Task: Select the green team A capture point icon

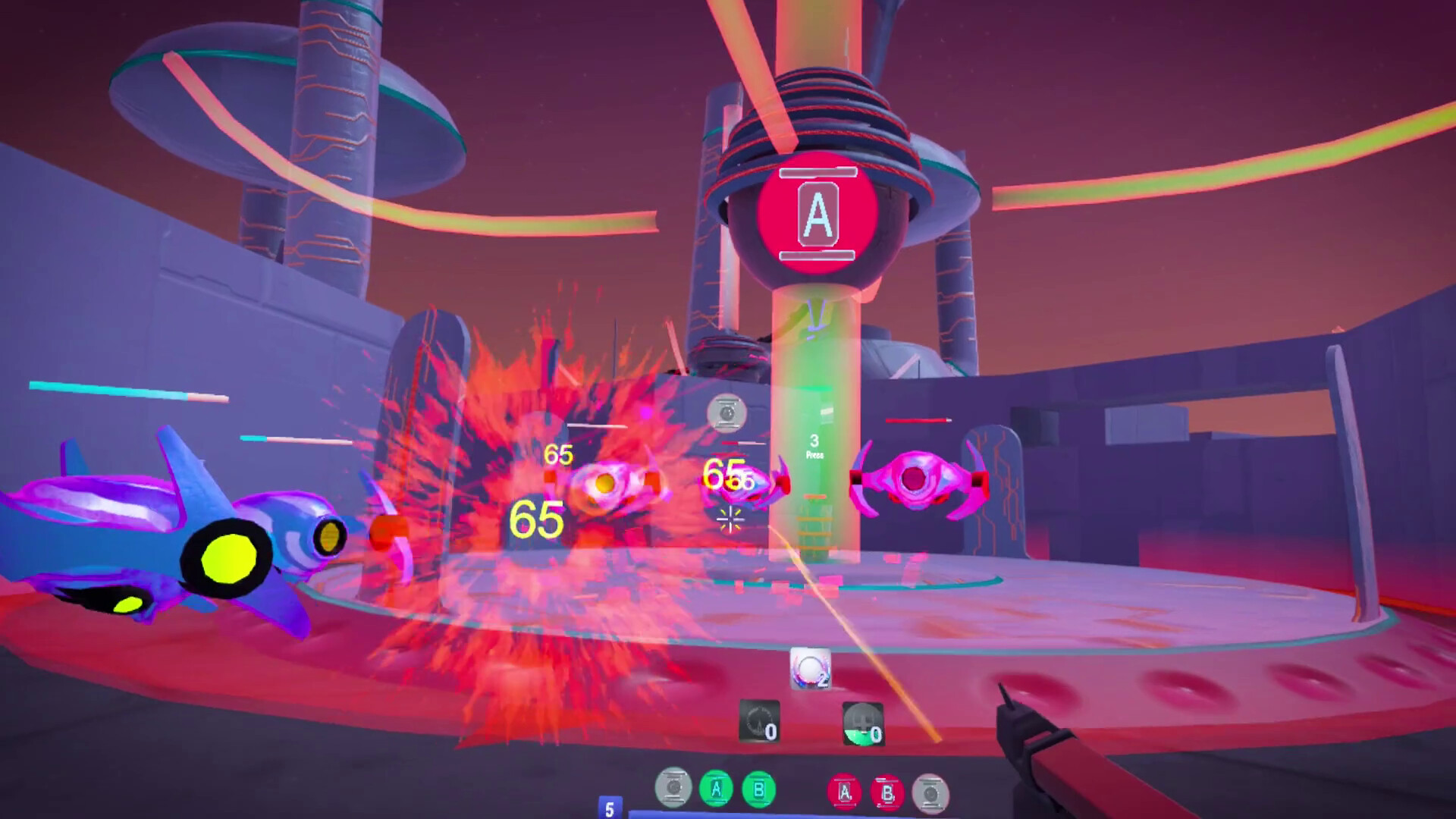Action: [x=716, y=789]
